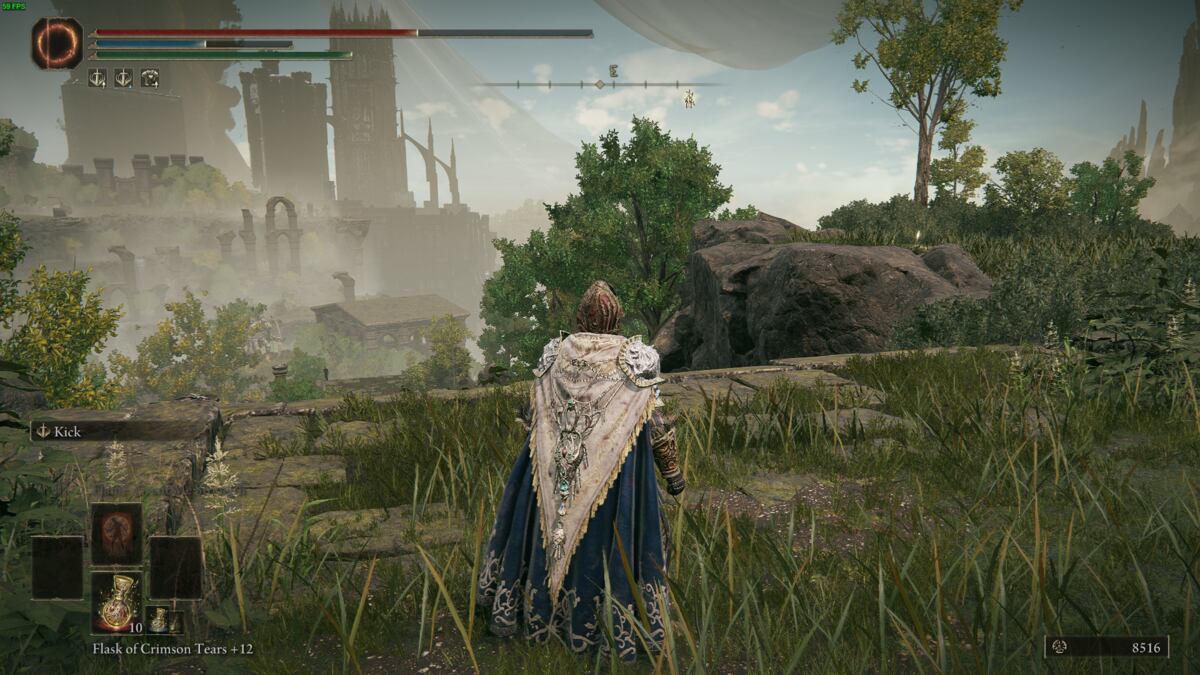Click the compass bar's diamond center marker
1200x675 pixels.
pos(599,84)
